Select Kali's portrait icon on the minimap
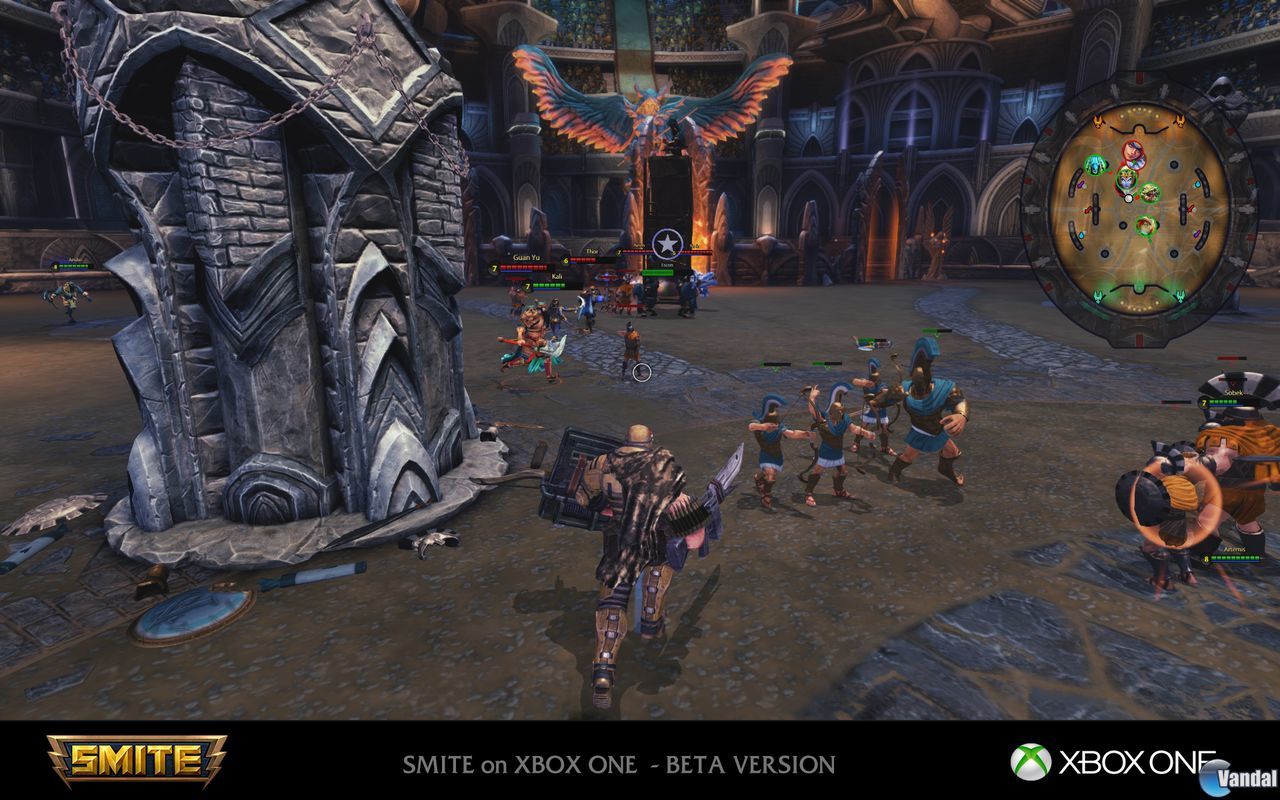This screenshot has width=1280, height=800. click(x=1128, y=179)
